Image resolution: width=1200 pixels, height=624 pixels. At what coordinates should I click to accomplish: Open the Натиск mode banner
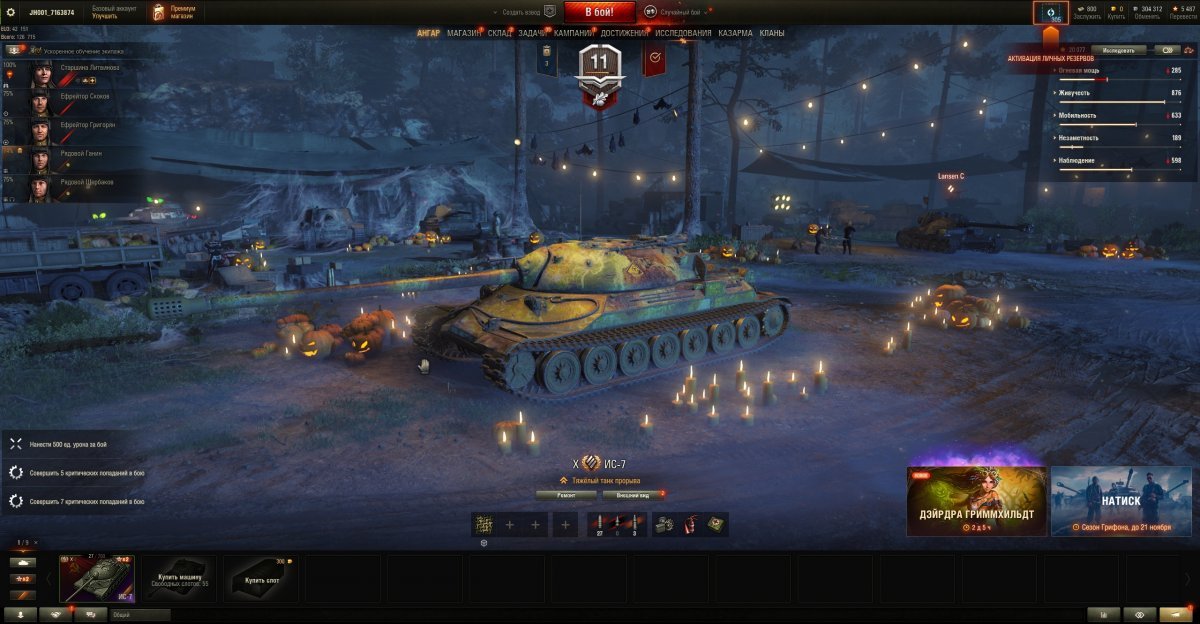point(1120,501)
